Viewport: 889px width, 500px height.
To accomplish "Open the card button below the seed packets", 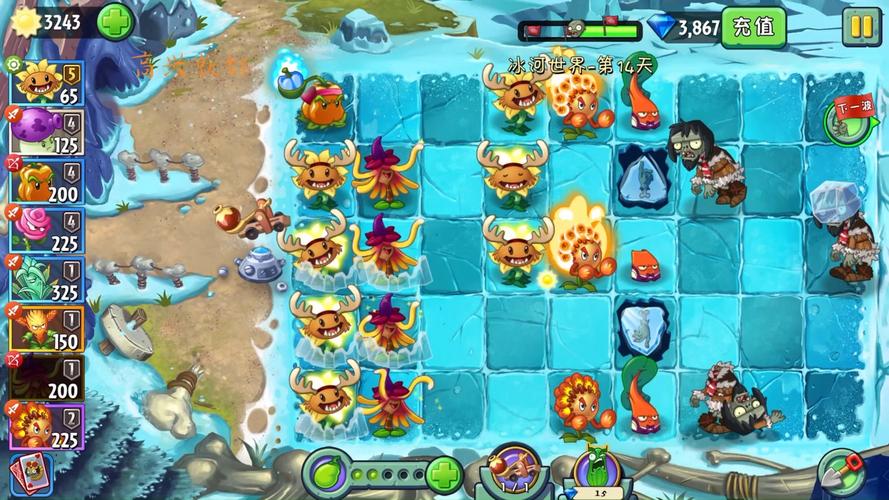I will click(x=30, y=474).
